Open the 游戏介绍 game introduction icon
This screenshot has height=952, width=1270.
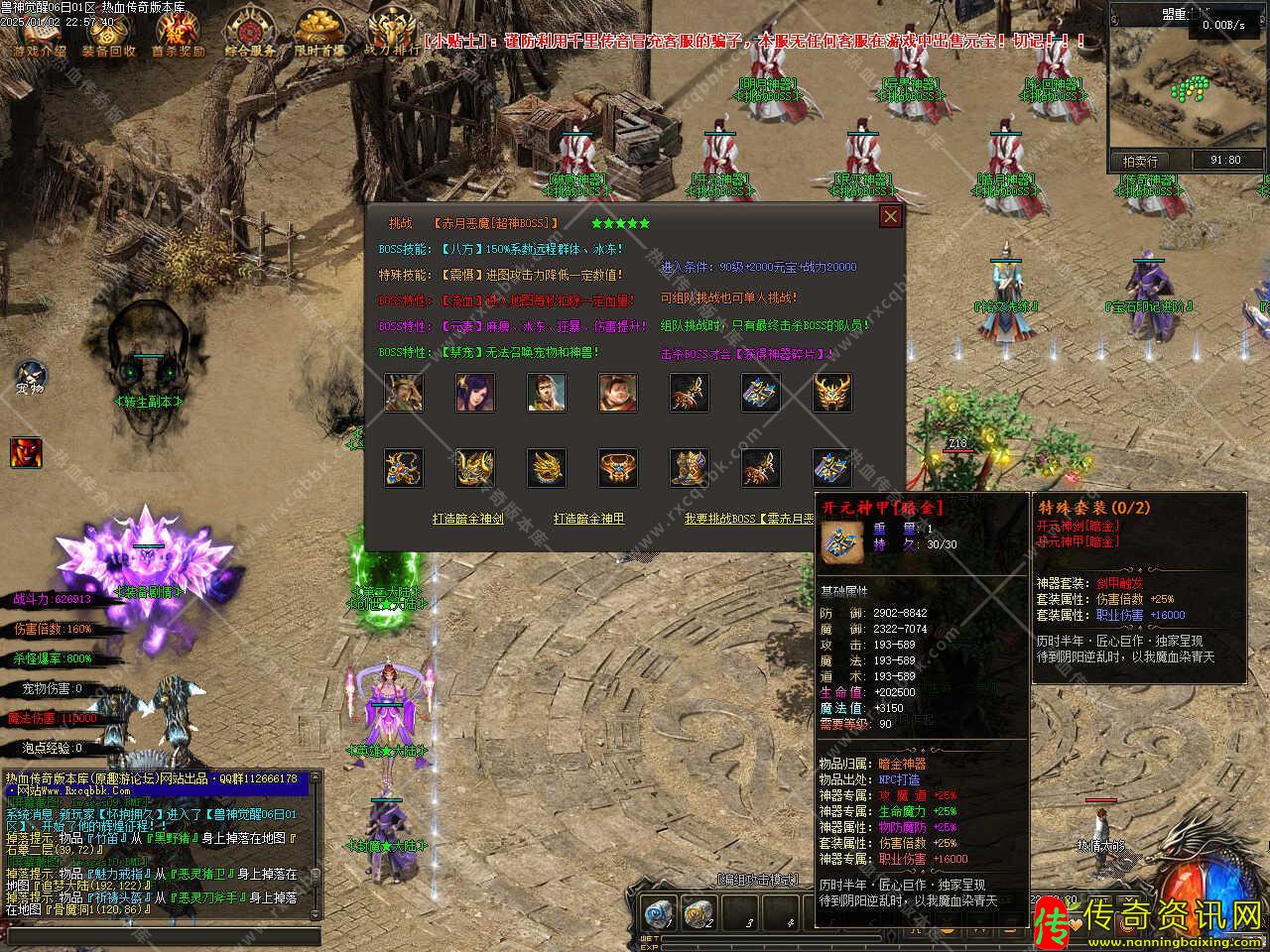40,36
